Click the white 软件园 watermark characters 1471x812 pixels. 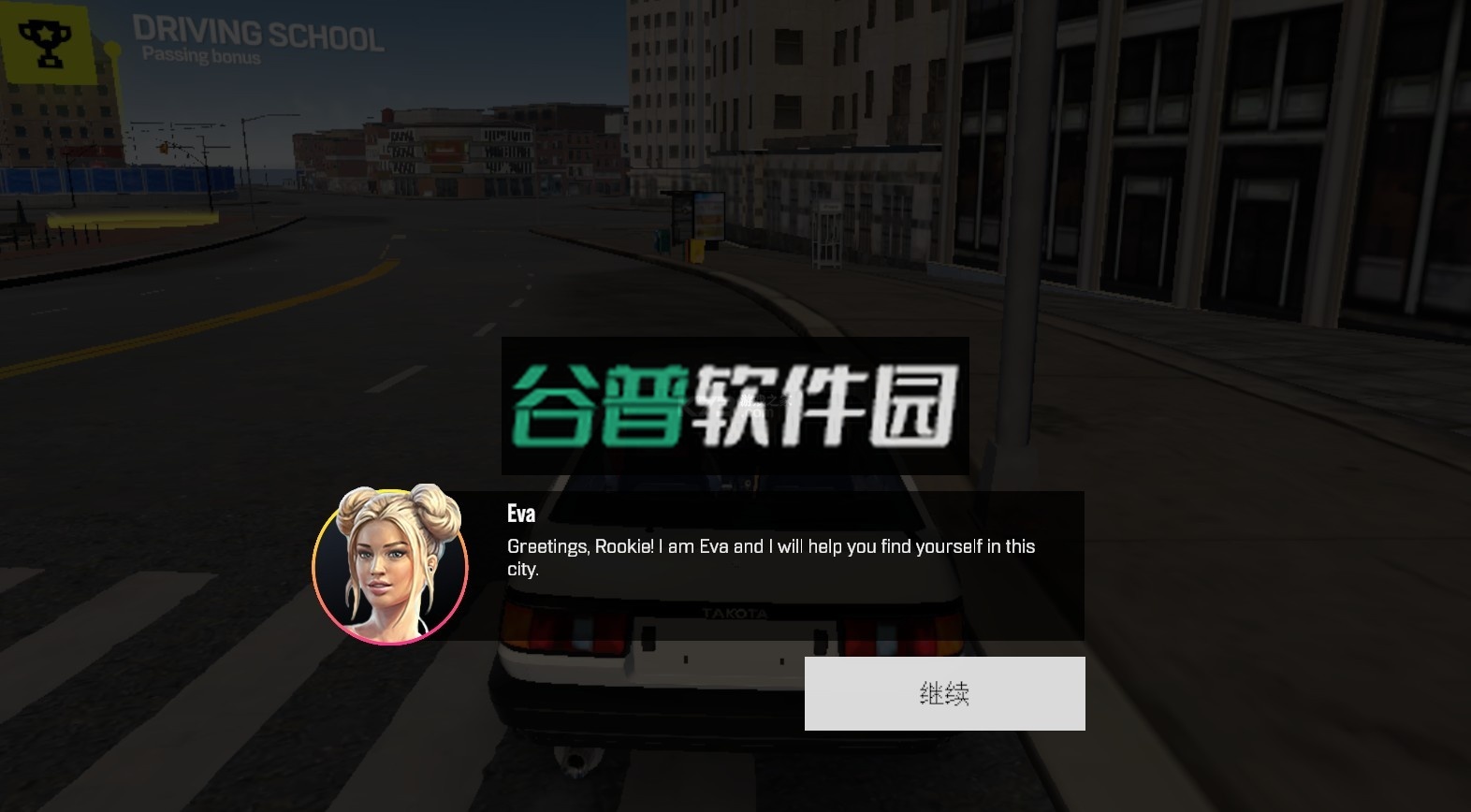pos(823,402)
